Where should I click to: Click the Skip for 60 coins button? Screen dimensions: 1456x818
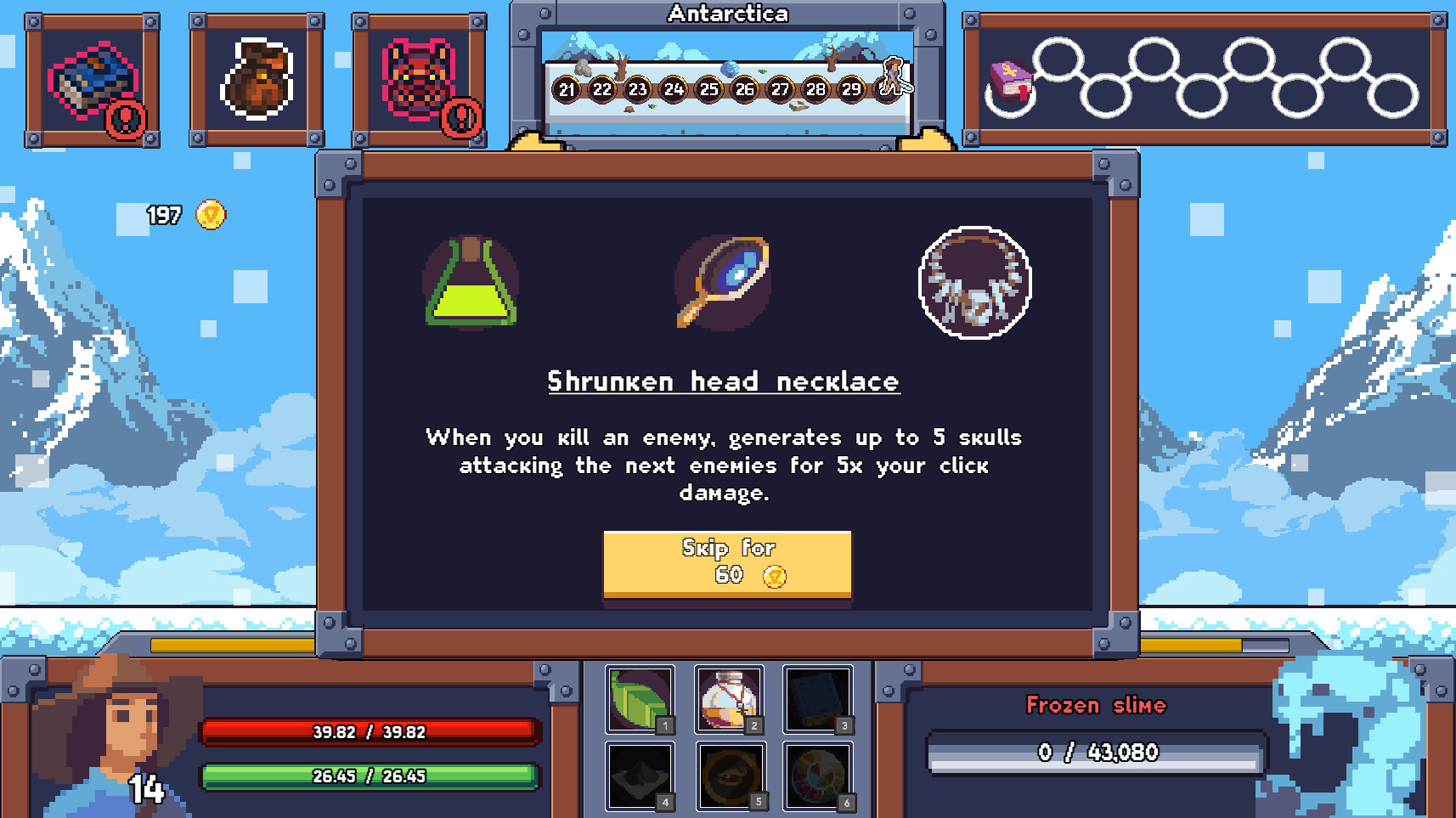pos(727,563)
